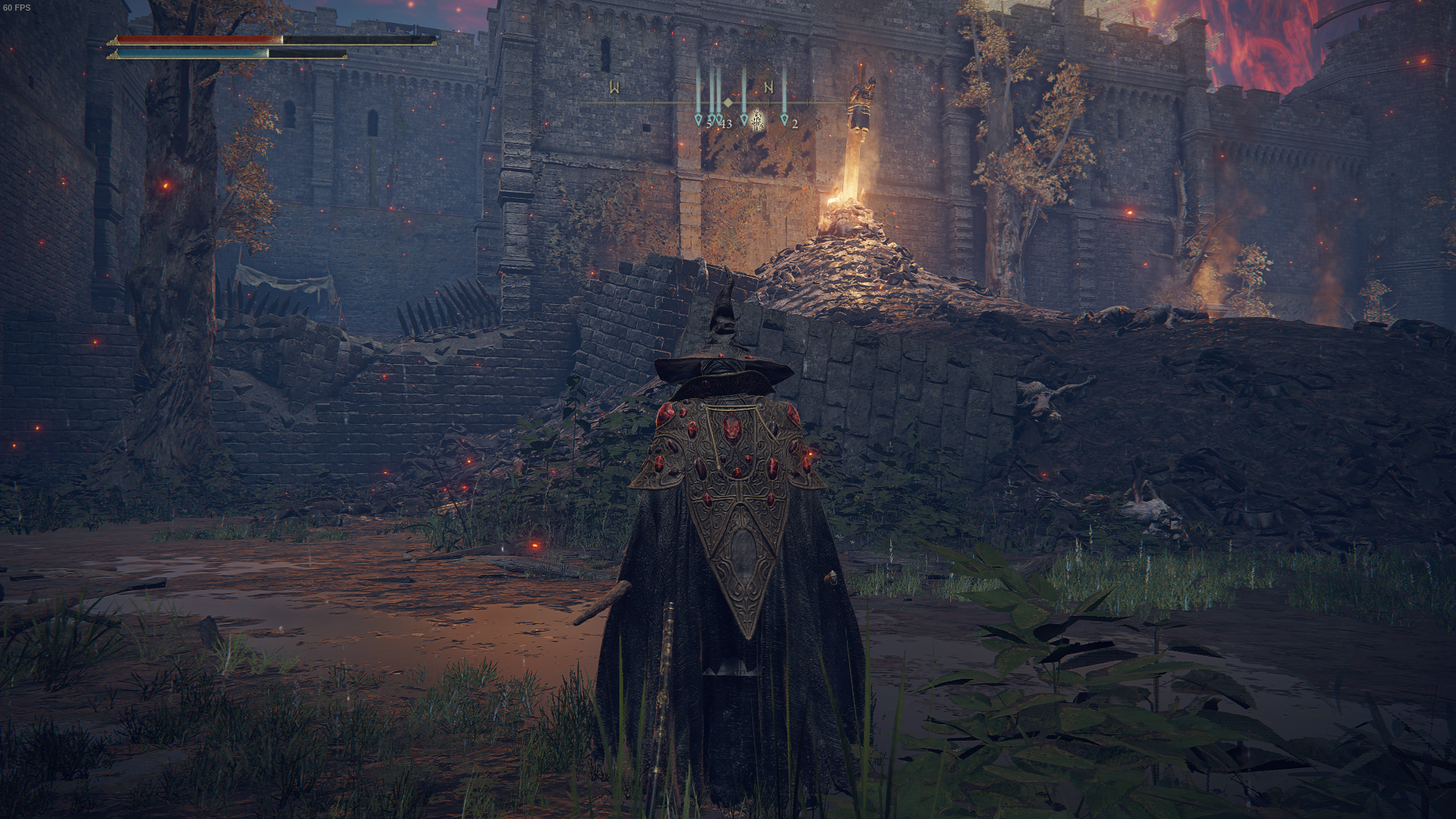The image size is (1456, 819).
Task: Click the blue marker labeled 43 on compass
Action: tap(719, 119)
